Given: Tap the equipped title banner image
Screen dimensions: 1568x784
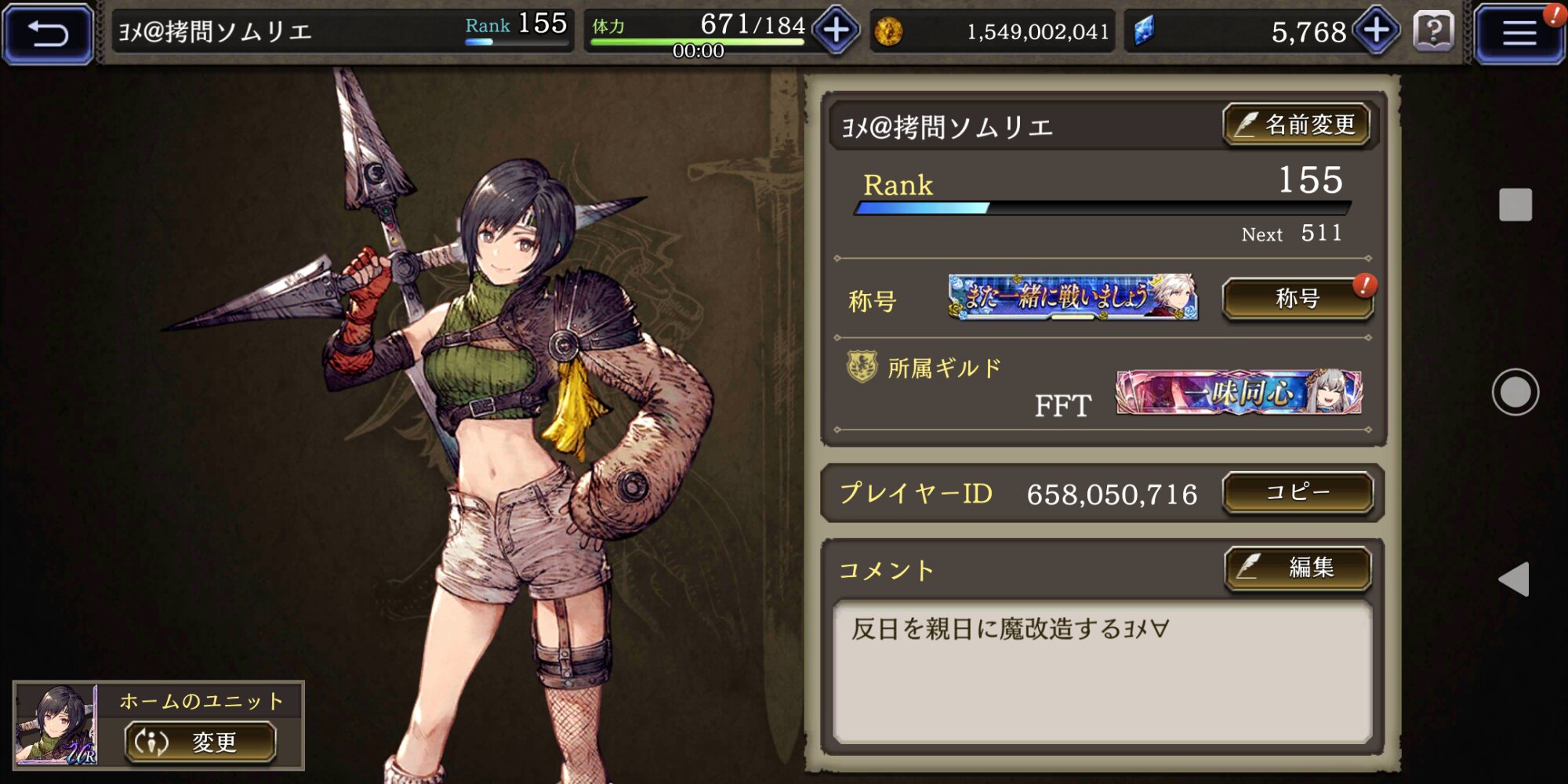Looking at the screenshot, I should [1073, 297].
